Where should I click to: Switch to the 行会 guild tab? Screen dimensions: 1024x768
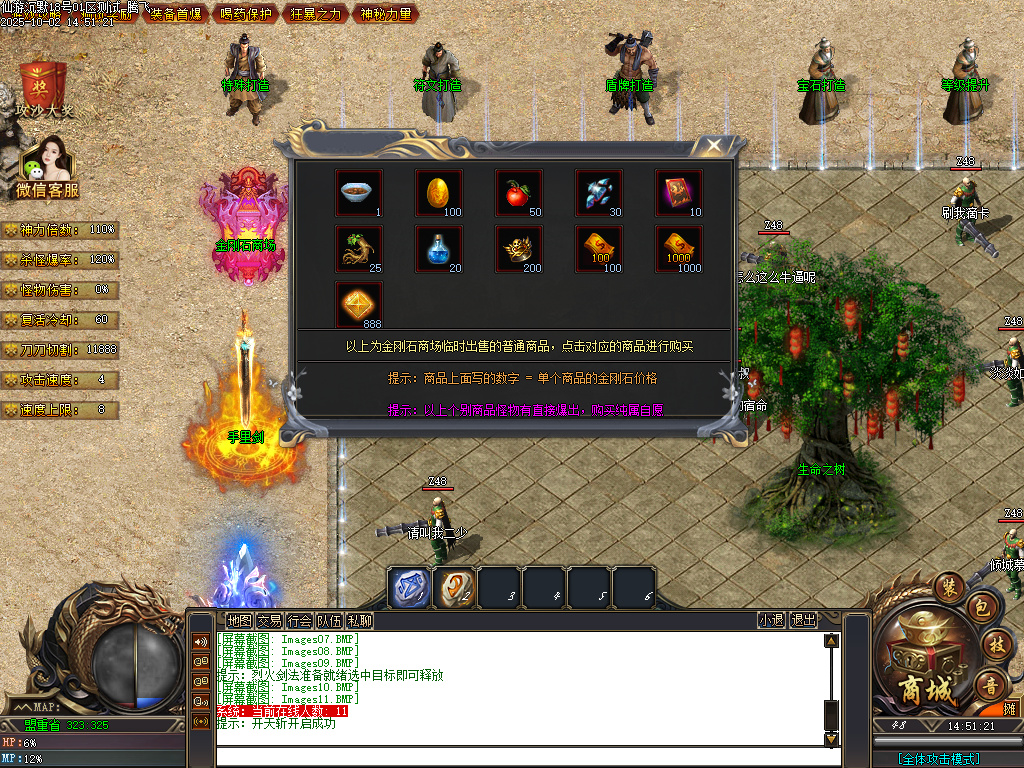pyautogui.click(x=299, y=620)
